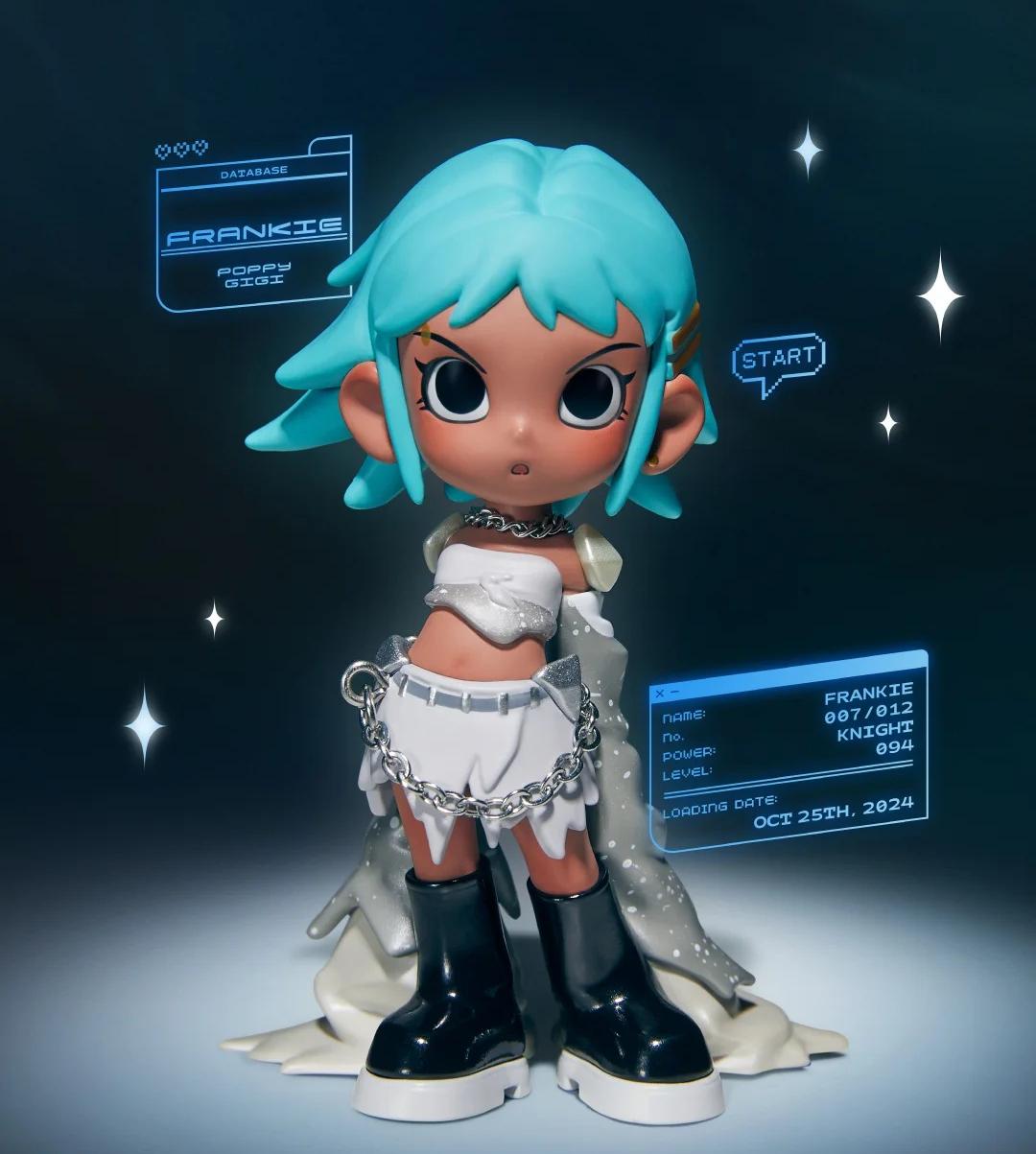
Task: Close the Frankie stats window
Action: [659, 692]
